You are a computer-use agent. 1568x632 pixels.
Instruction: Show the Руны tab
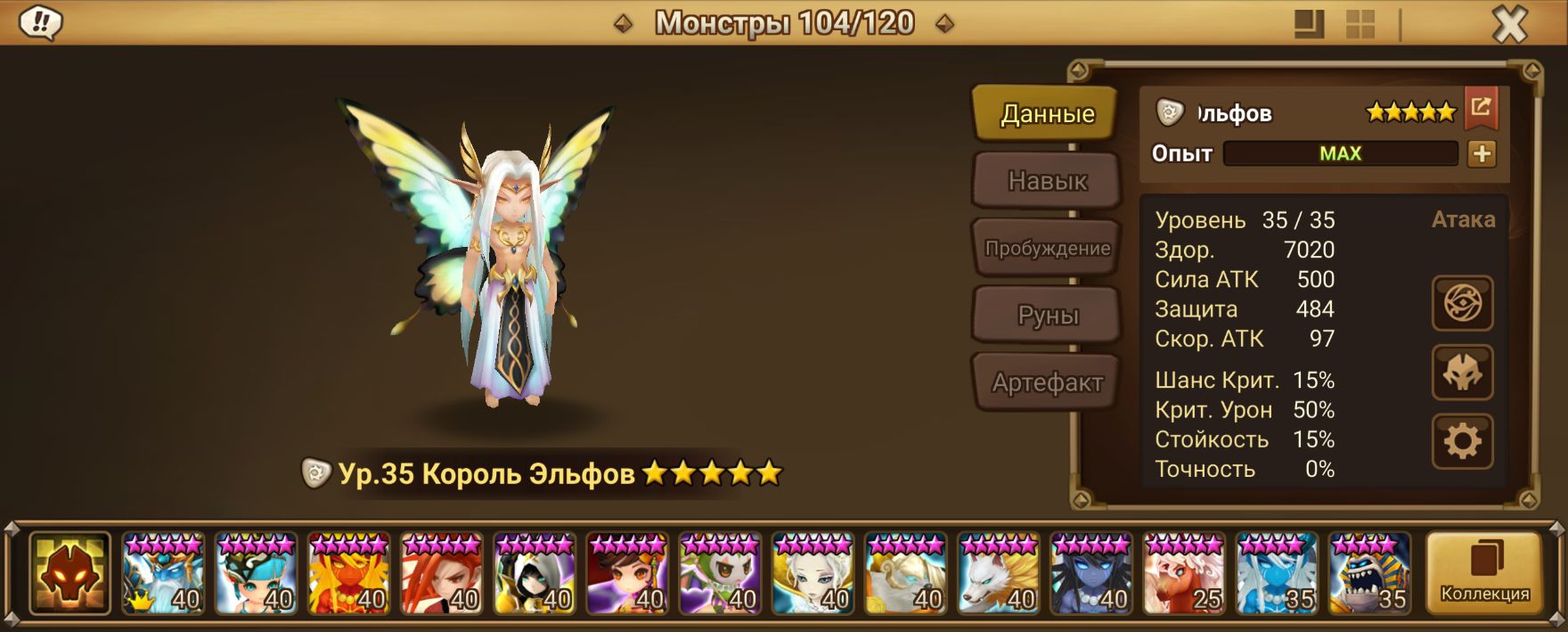[1046, 316]
